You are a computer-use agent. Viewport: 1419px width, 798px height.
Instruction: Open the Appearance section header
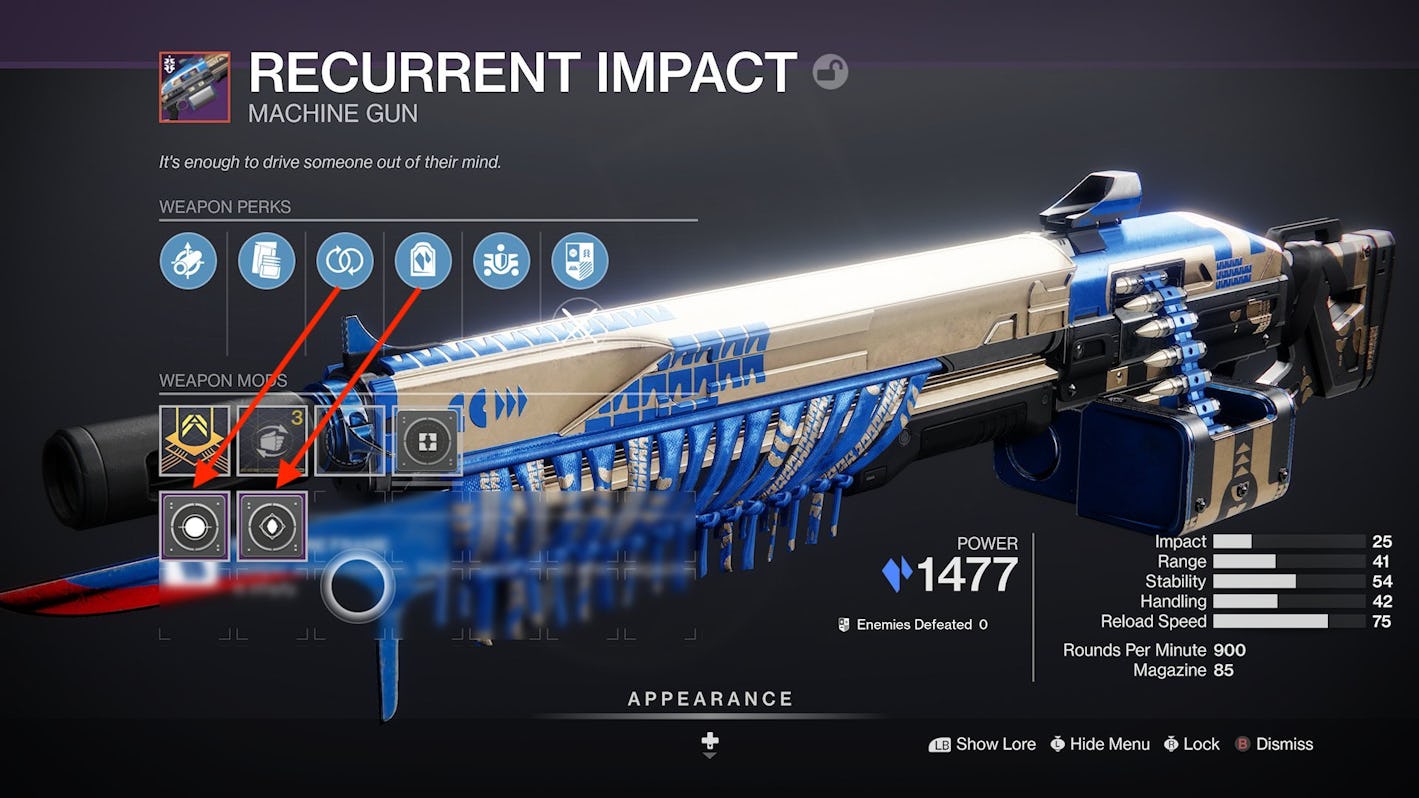(710, 699)
